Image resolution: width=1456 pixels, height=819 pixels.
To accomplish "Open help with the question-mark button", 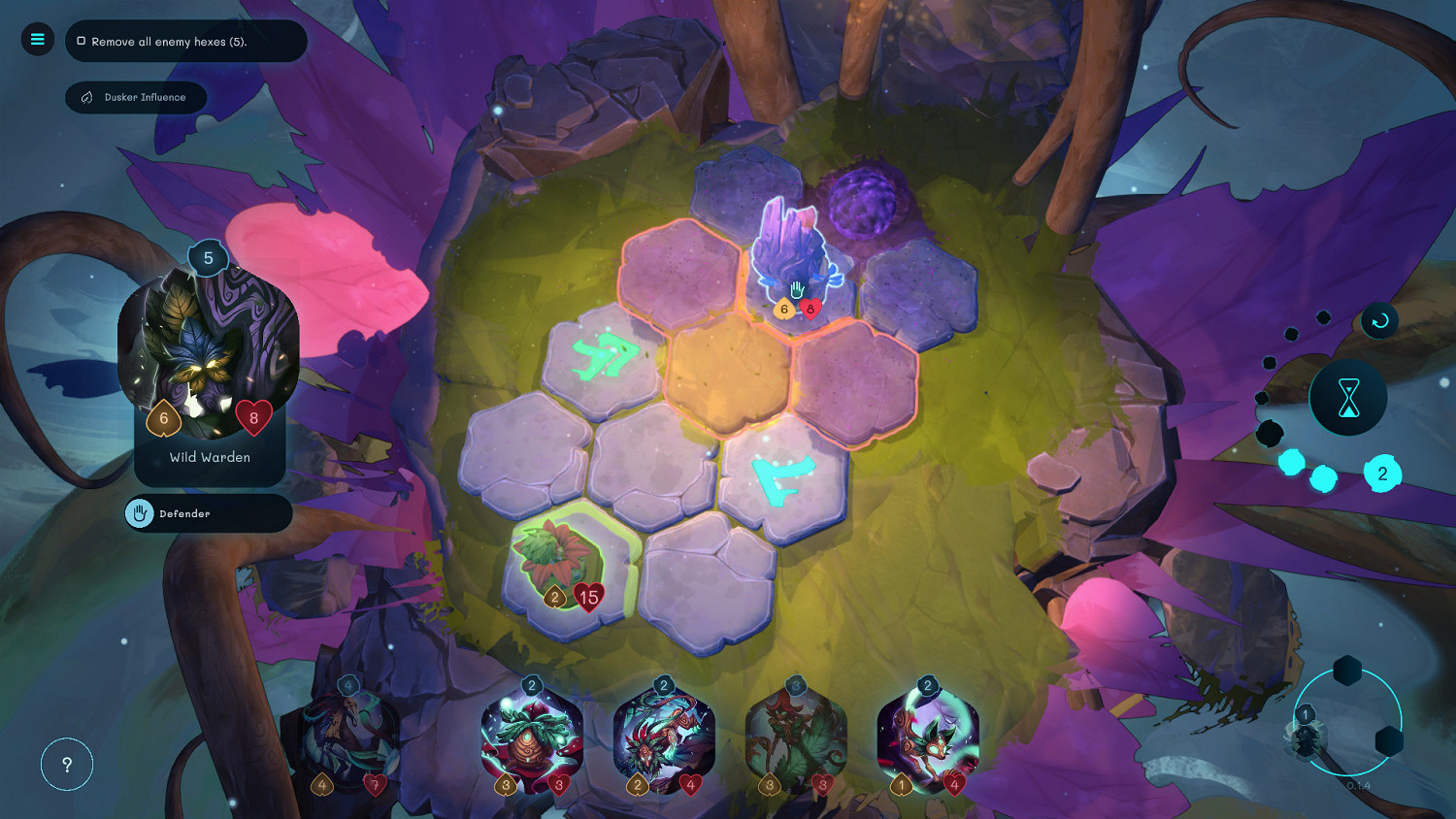I will pyautogui.click(x=66, y=765).
